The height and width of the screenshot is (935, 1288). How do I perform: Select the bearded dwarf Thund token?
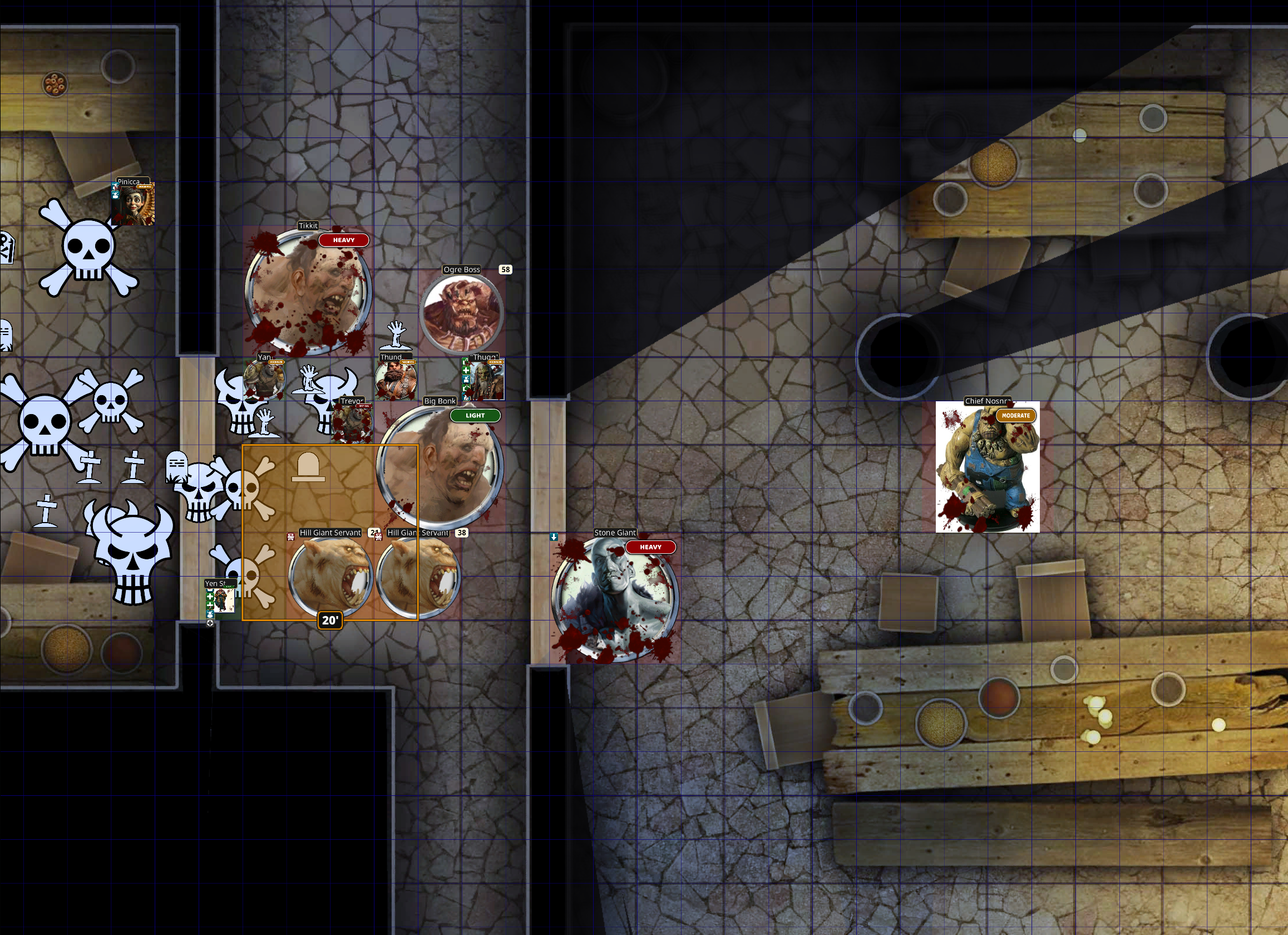click(395, 380)
